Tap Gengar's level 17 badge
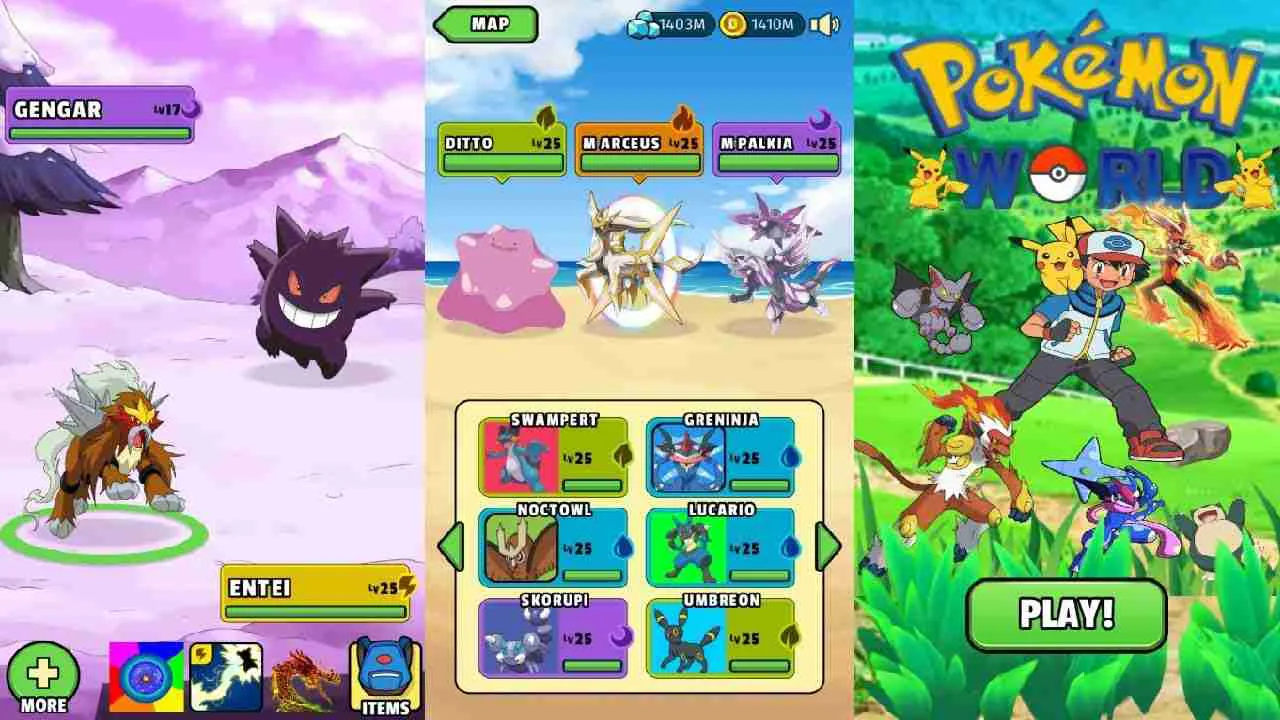 (165, 111)
